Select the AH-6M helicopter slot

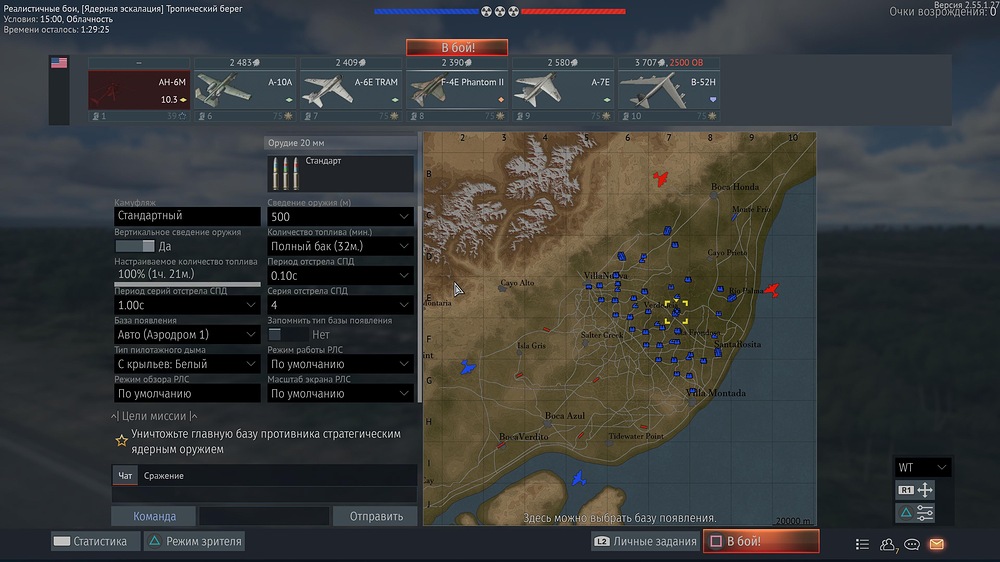[x=139, y=90]
